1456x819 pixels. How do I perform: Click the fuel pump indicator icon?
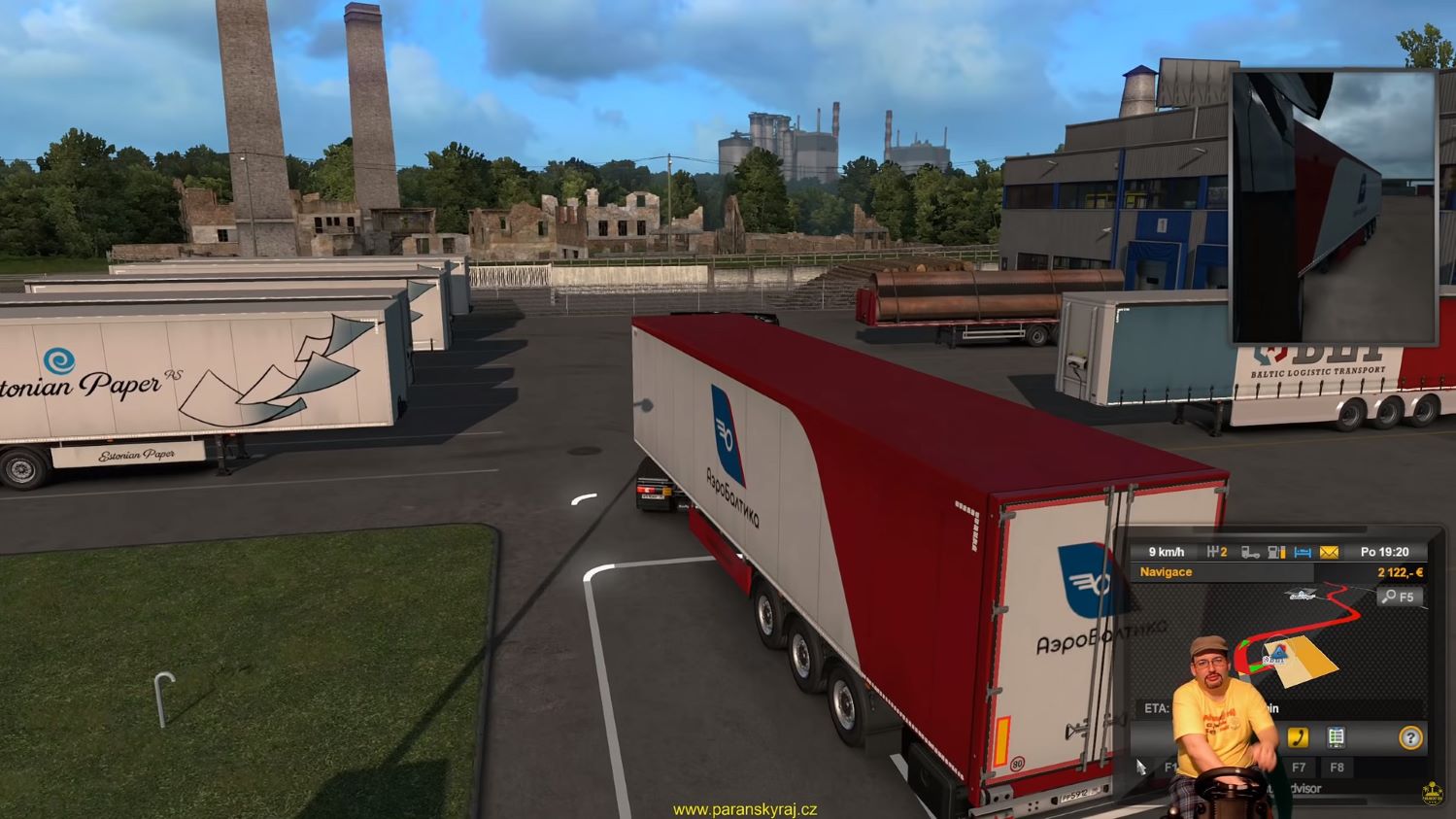1277,552
